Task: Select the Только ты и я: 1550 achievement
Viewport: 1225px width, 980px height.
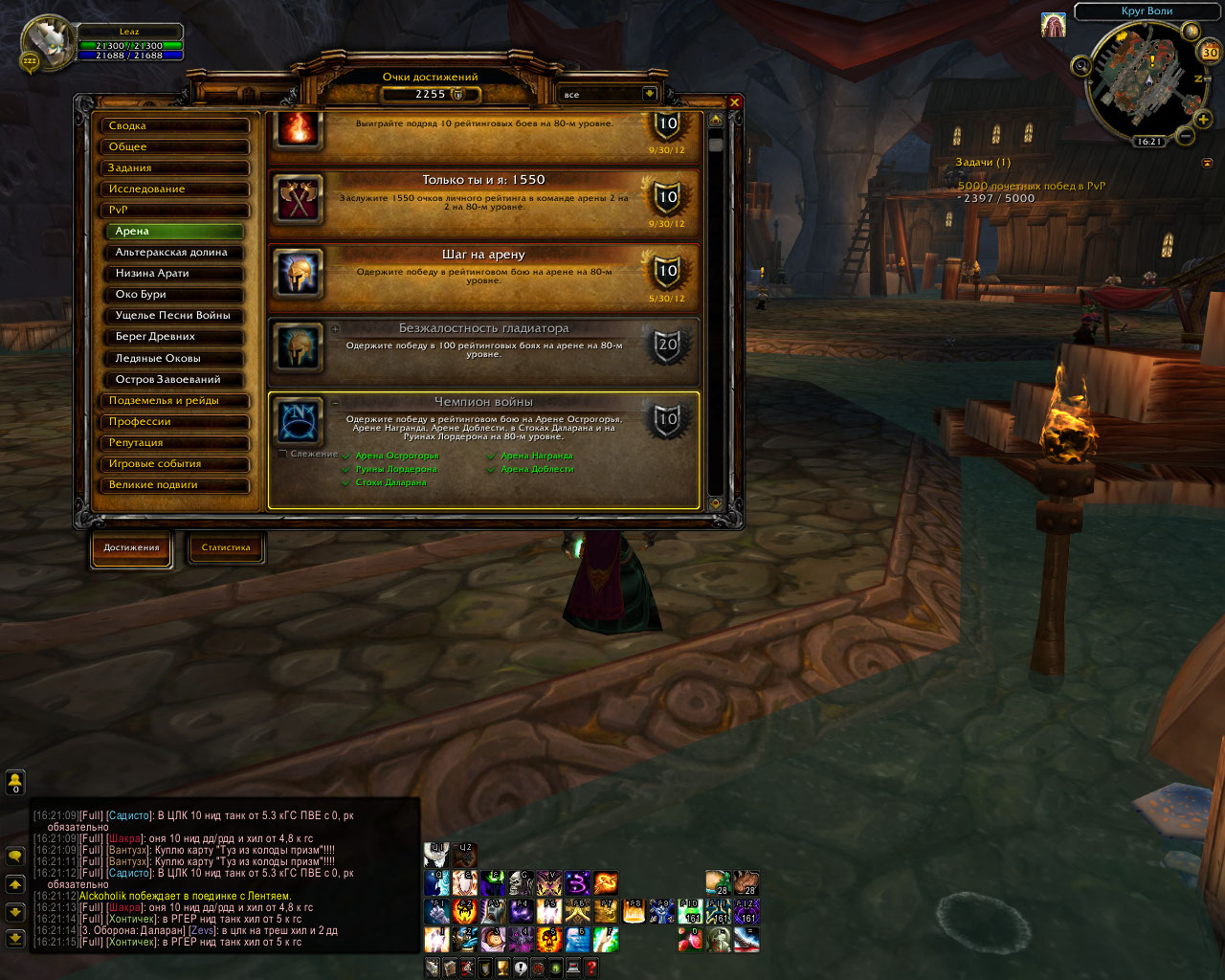Action: 483,202
